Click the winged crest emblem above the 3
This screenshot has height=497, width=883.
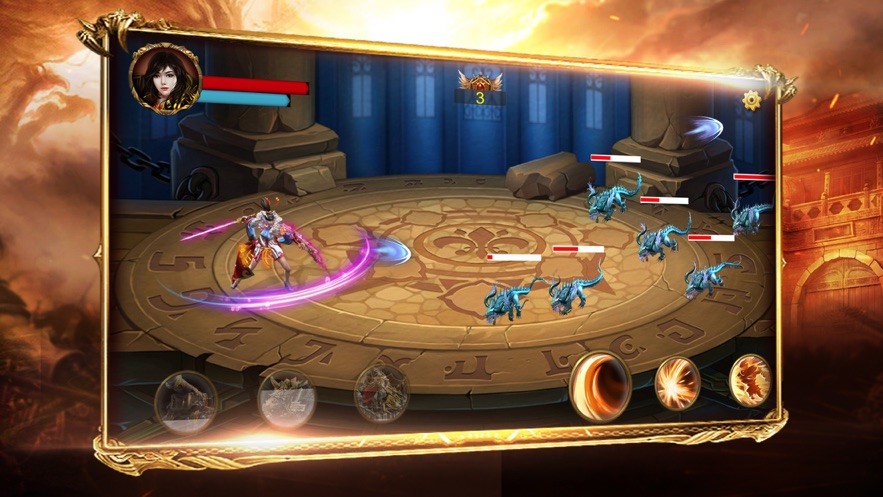(x=479, y=80)
